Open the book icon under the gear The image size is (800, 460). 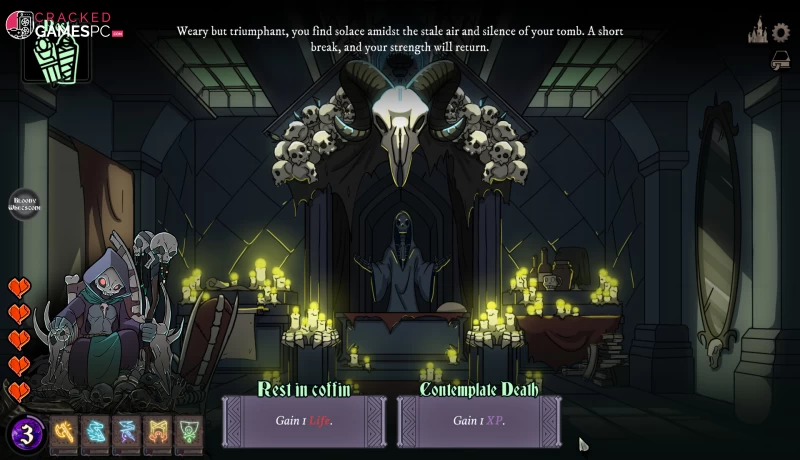pos(781,61)
